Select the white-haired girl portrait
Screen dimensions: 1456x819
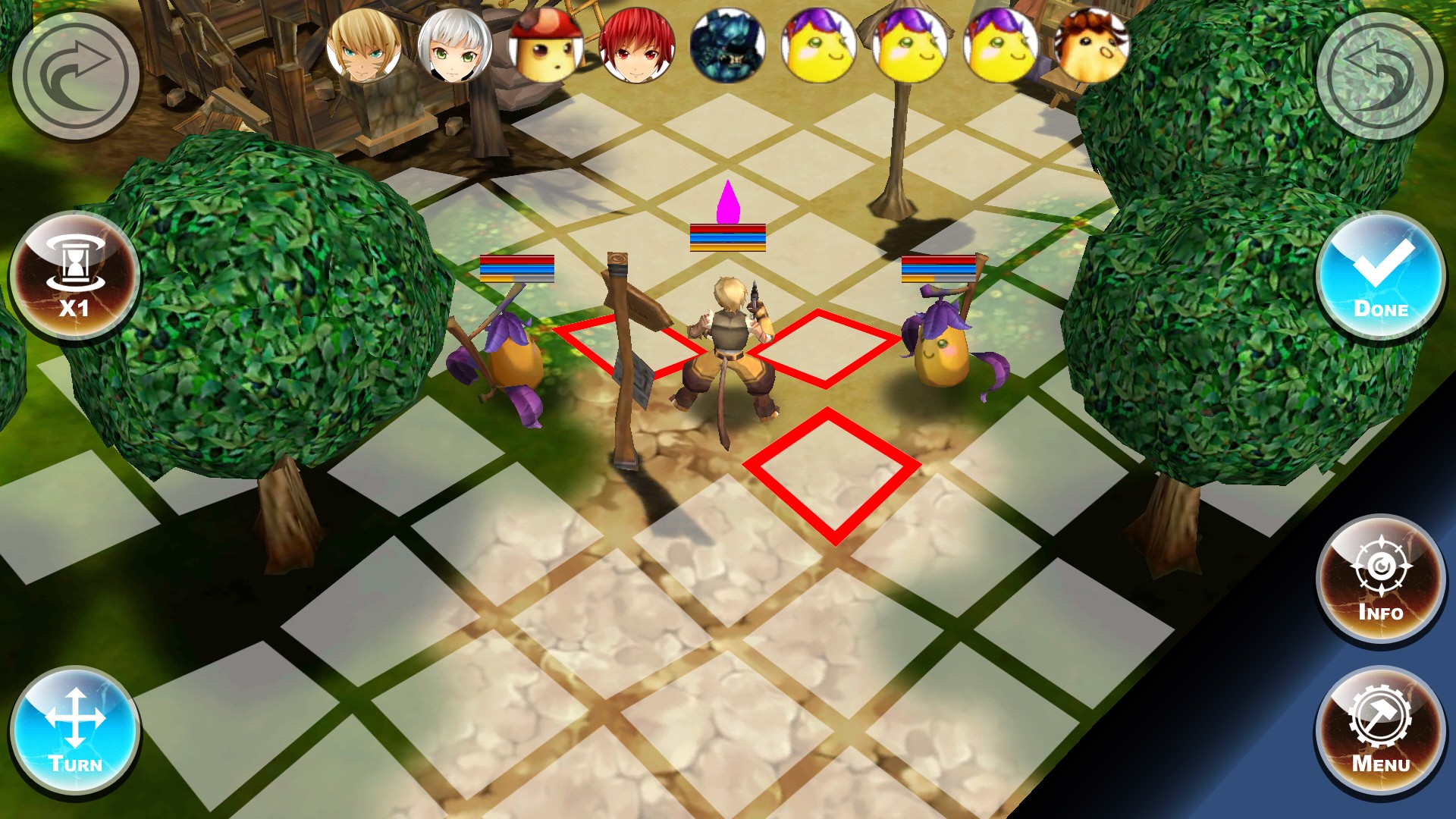point(455,45)
